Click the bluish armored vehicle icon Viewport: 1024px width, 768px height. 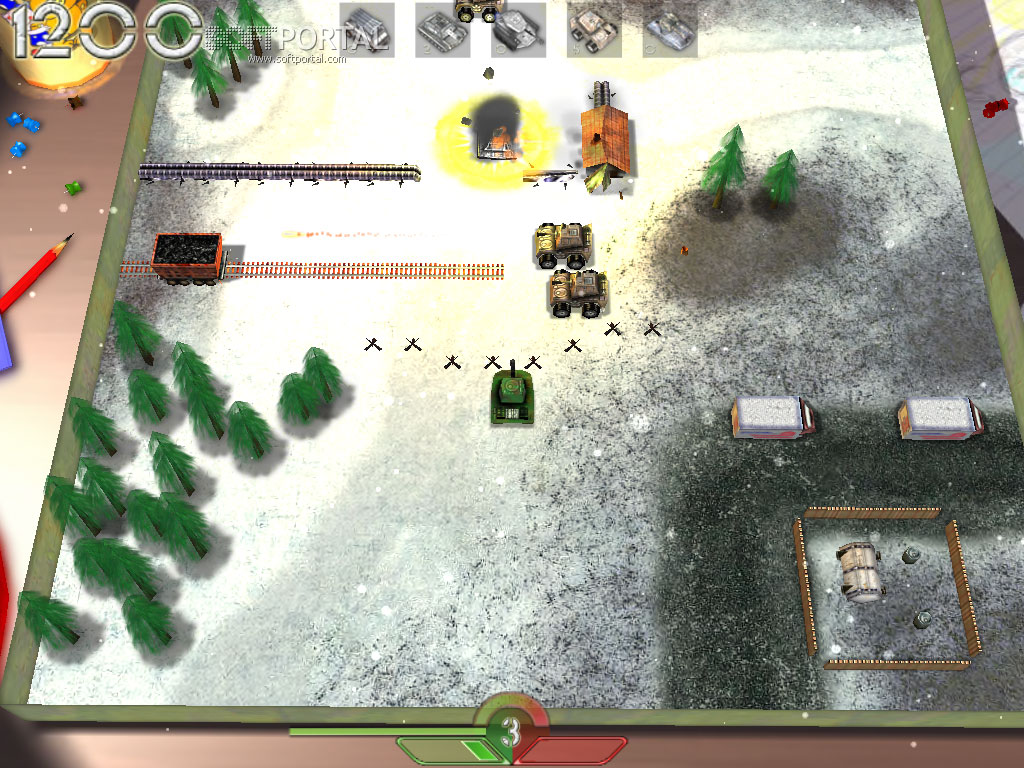pyautogui.click(x=670, y=30)
